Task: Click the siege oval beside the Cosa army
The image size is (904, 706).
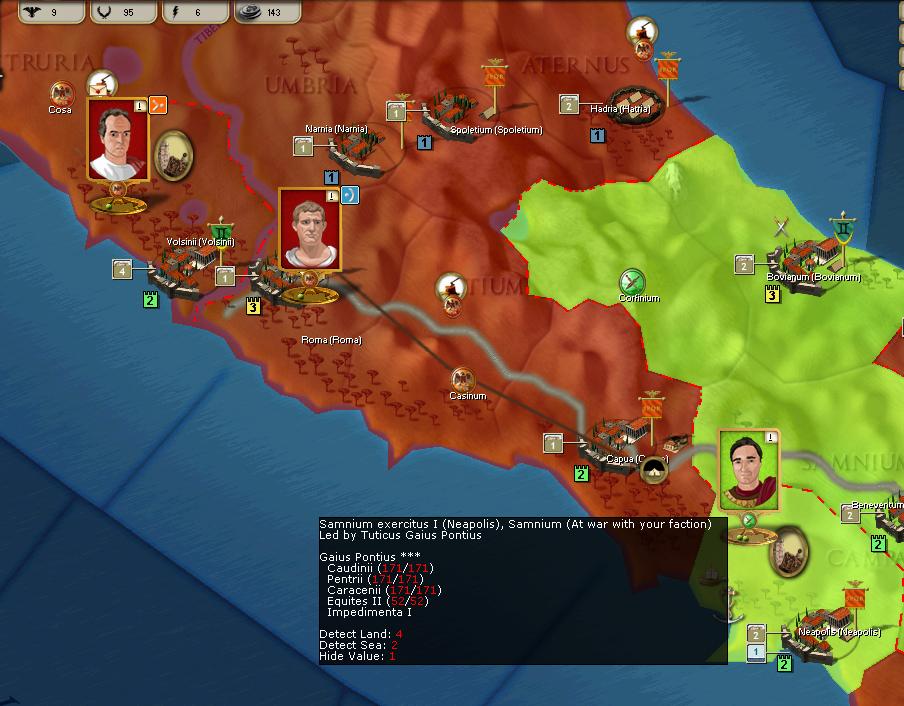Action: click(174, 153)
